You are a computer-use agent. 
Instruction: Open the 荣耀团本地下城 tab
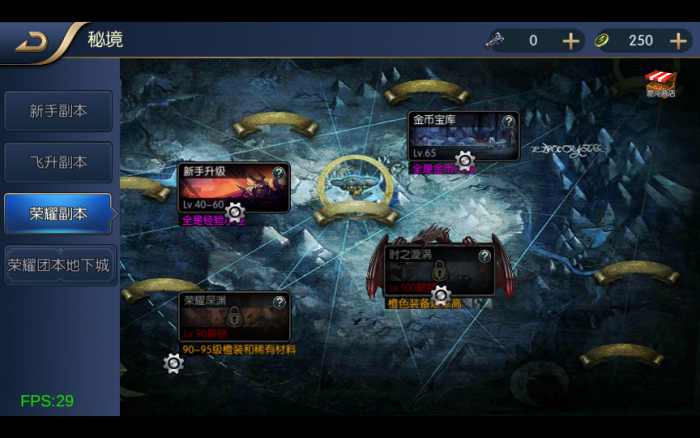(59, 265)
